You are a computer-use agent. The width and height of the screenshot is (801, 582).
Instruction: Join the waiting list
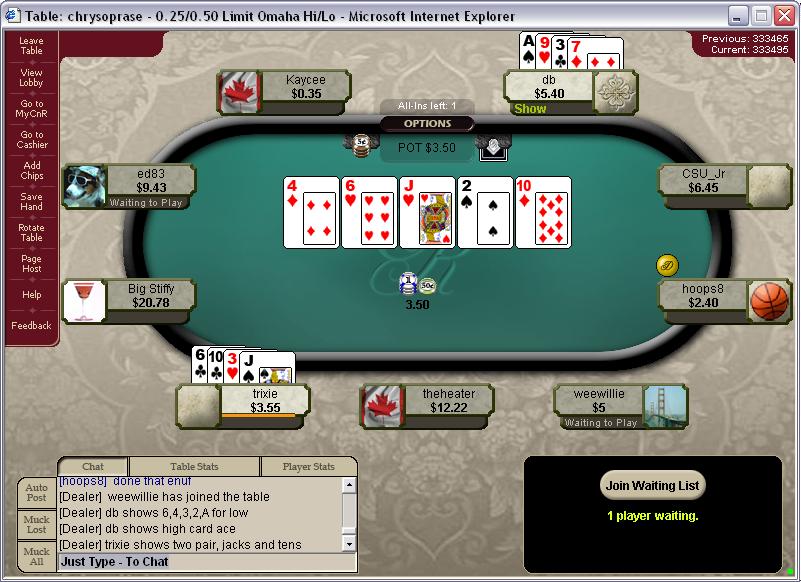coord(653,486)
